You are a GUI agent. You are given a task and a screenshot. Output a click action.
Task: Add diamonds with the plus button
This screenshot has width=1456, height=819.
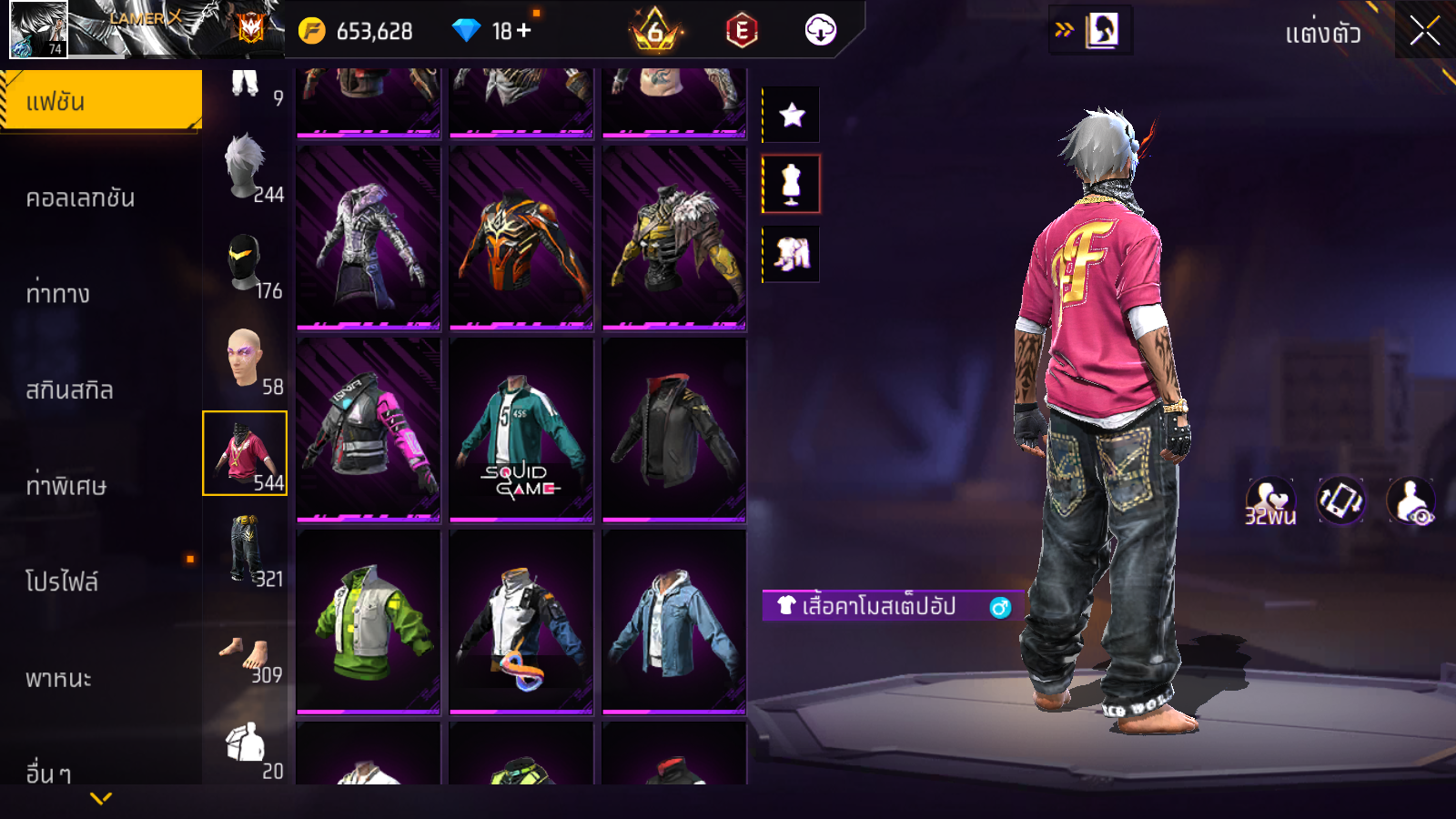pyautogui.click(x=524, y=31)
